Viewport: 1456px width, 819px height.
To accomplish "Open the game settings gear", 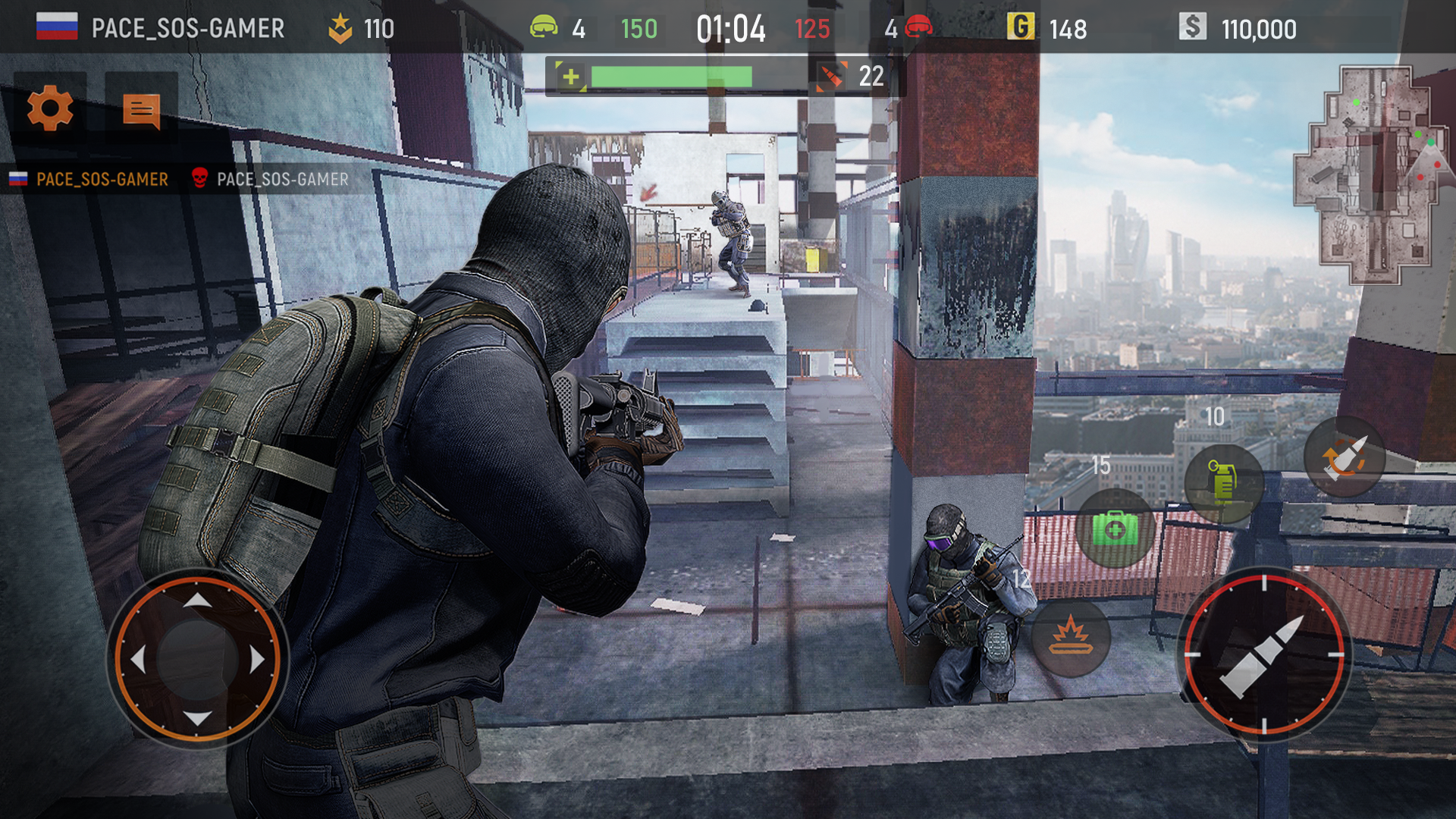I will click(x=51, y=108).
